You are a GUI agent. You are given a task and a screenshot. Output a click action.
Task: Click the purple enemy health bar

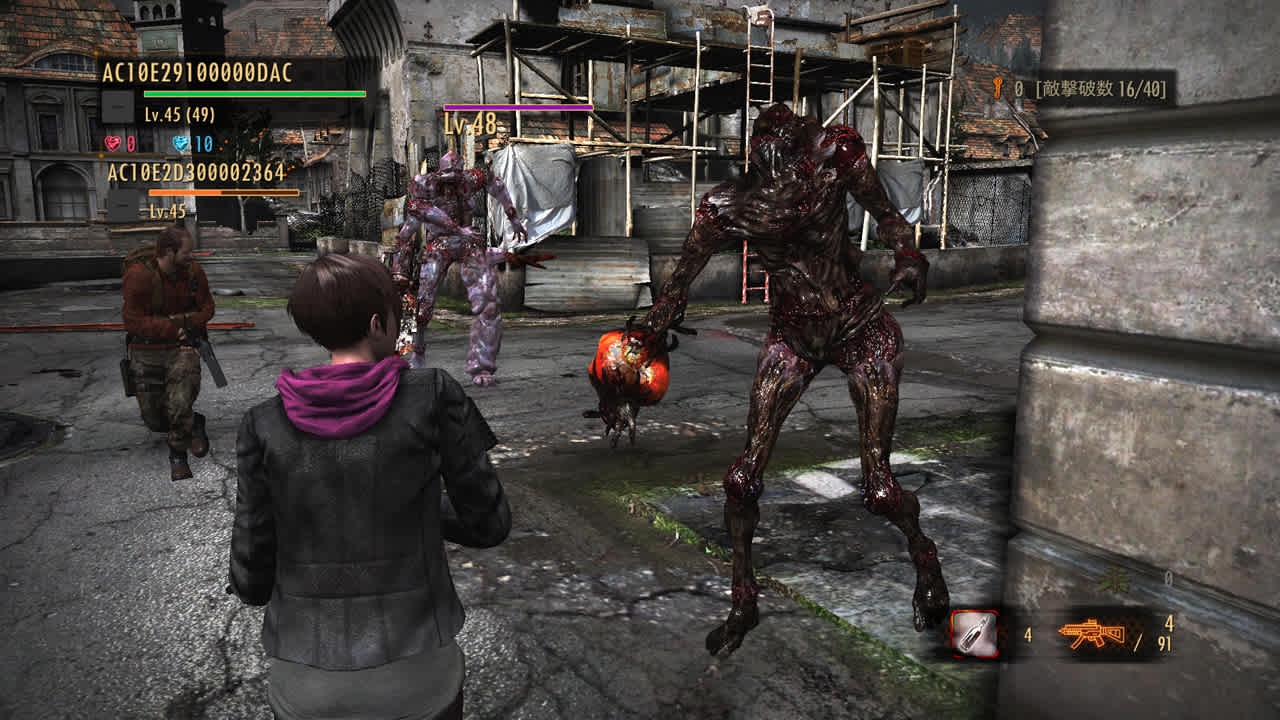point(520,106)
